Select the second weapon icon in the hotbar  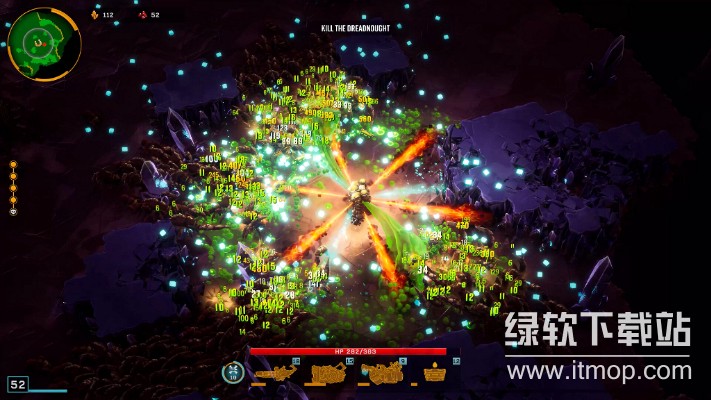[328, 373]
